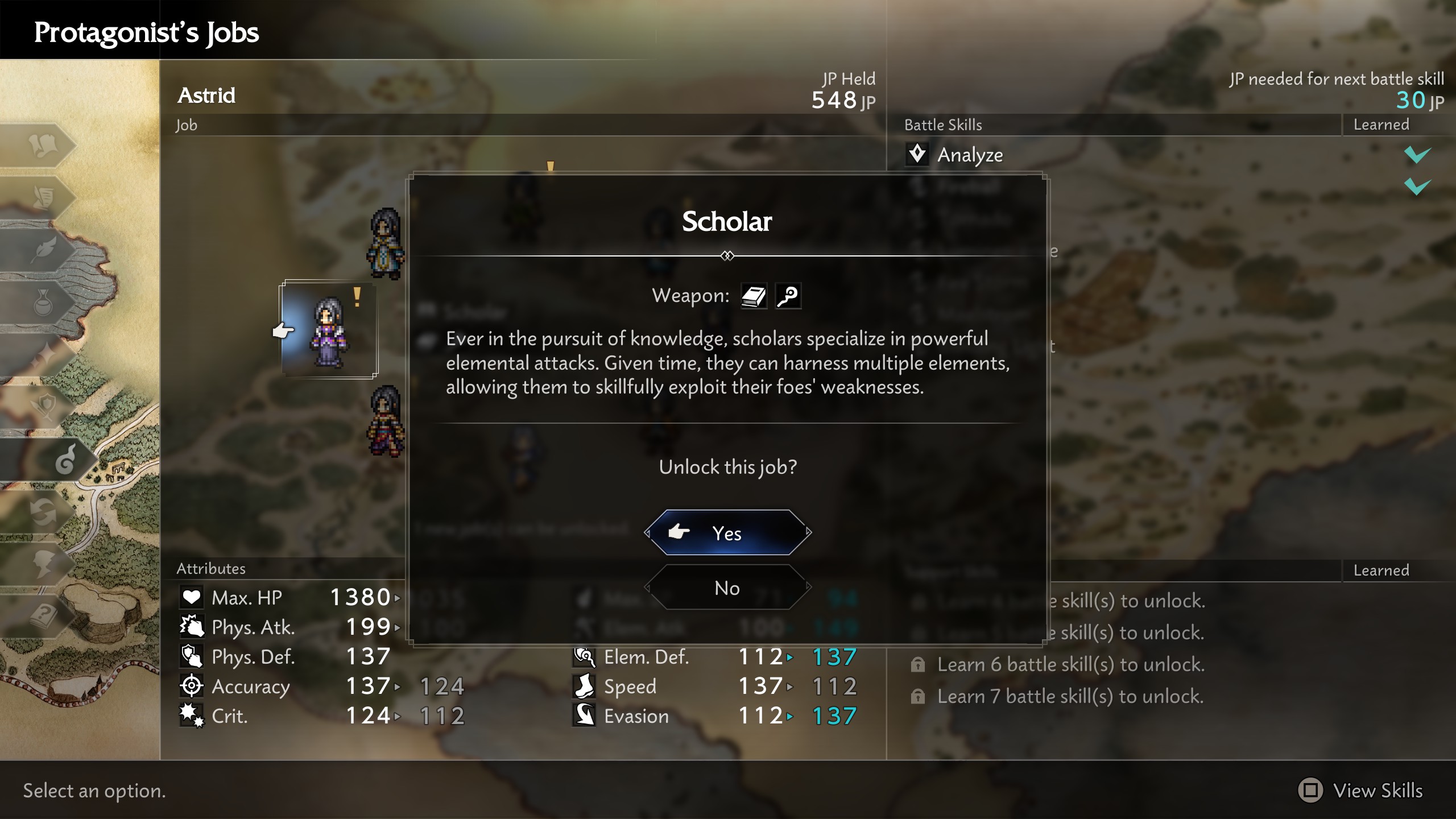The image size is (1456, 819).
Task: Switch to the head profile tab
Action: [43, 564]
